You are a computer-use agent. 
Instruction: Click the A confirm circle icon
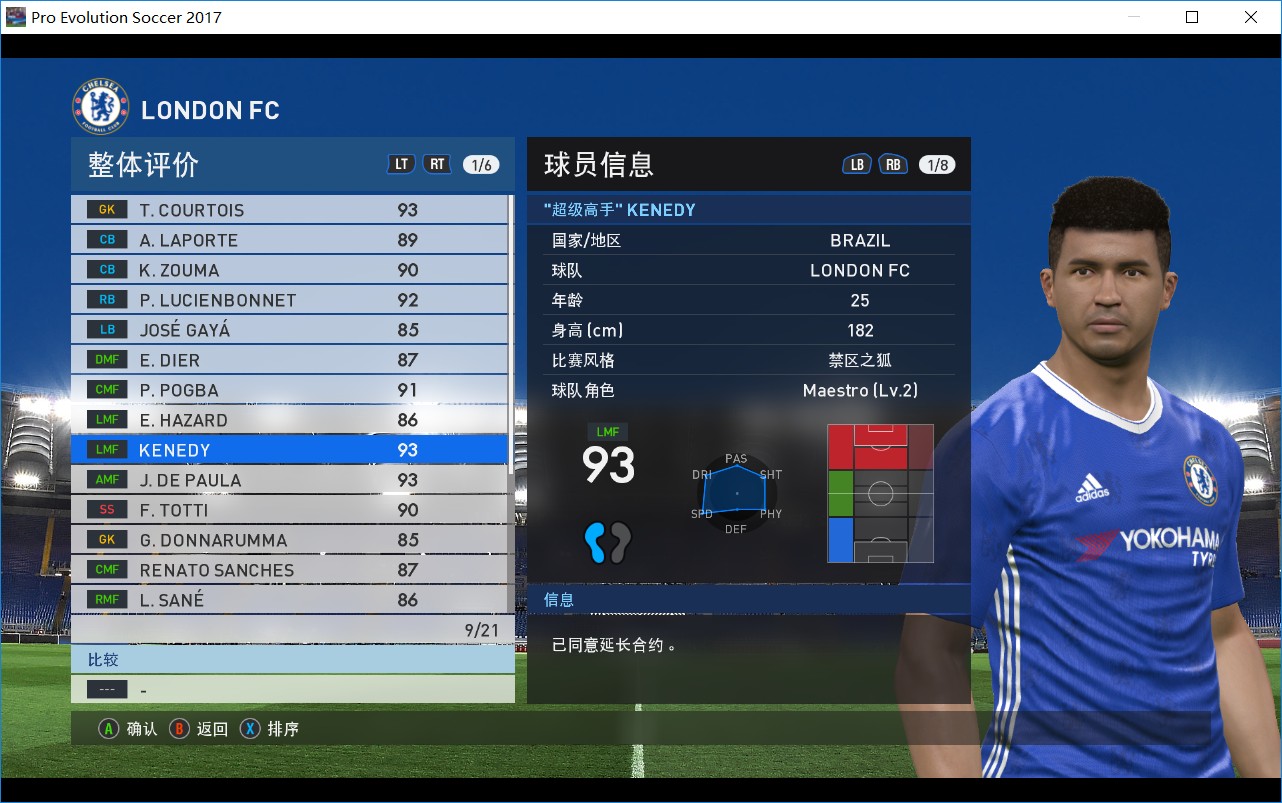tap(108, 729)
